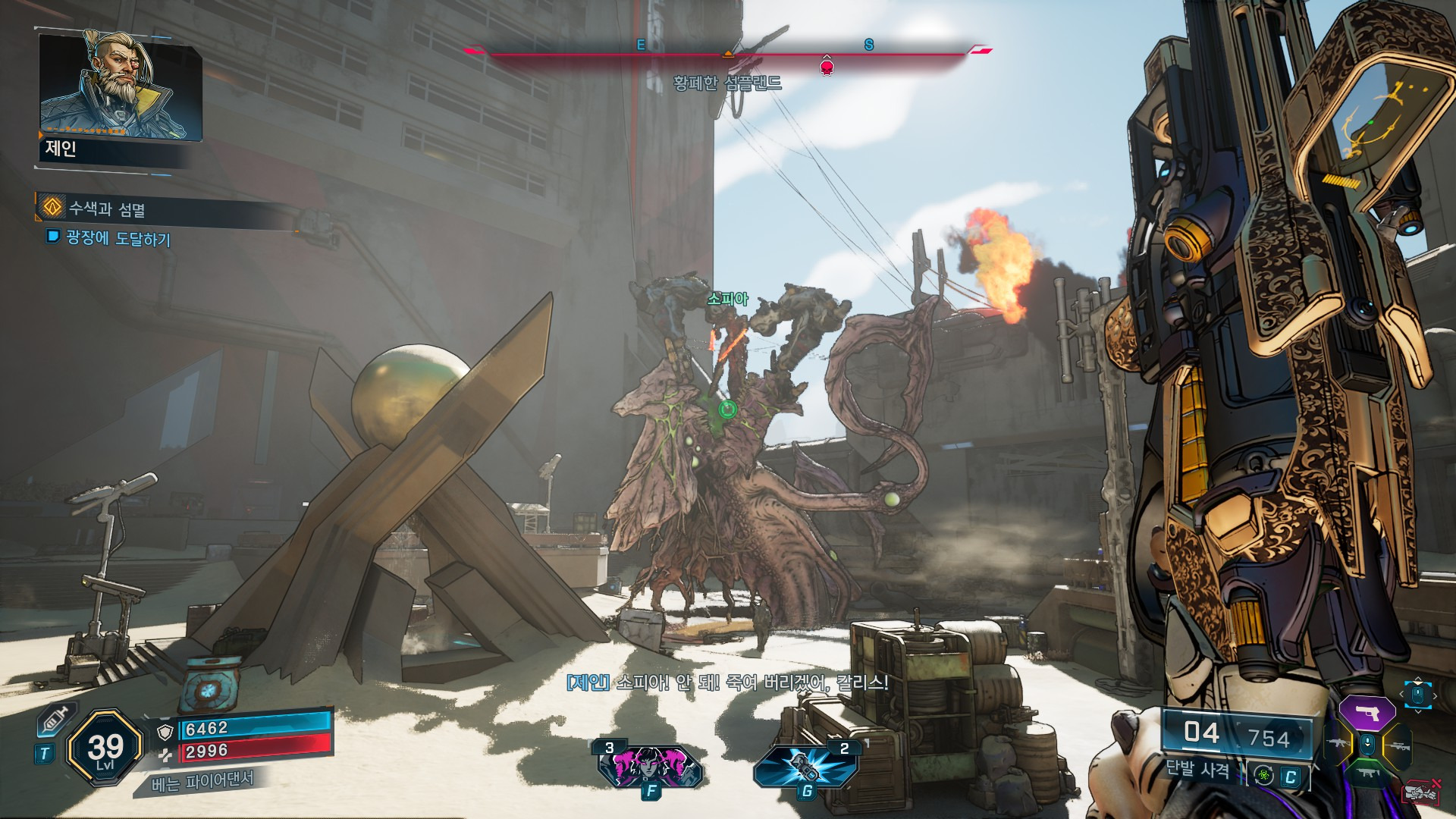Screen dimensions: 1456x819
Task: Select the purple pistol weapon slot
Action: pos(1367,713)
